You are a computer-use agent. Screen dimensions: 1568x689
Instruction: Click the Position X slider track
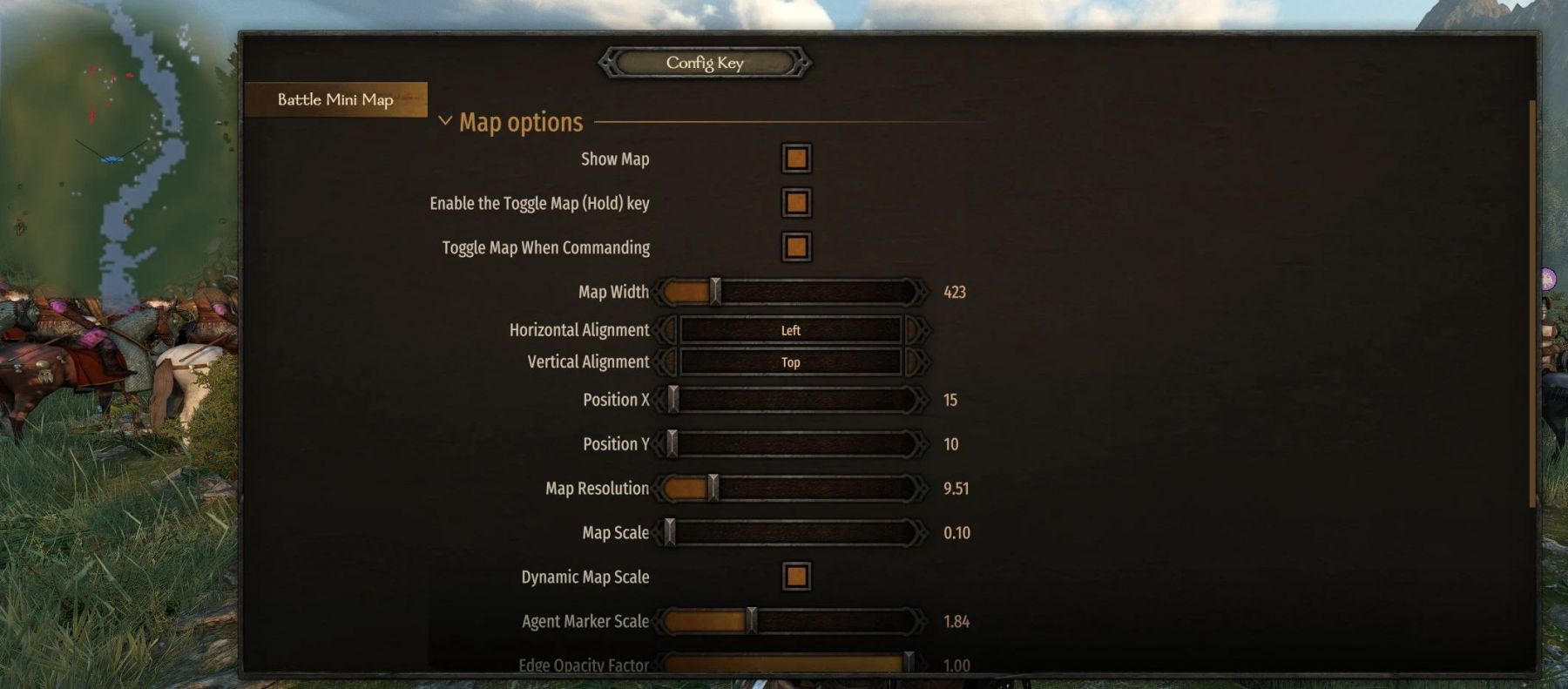pyautogui.click(x=793, y=400)
